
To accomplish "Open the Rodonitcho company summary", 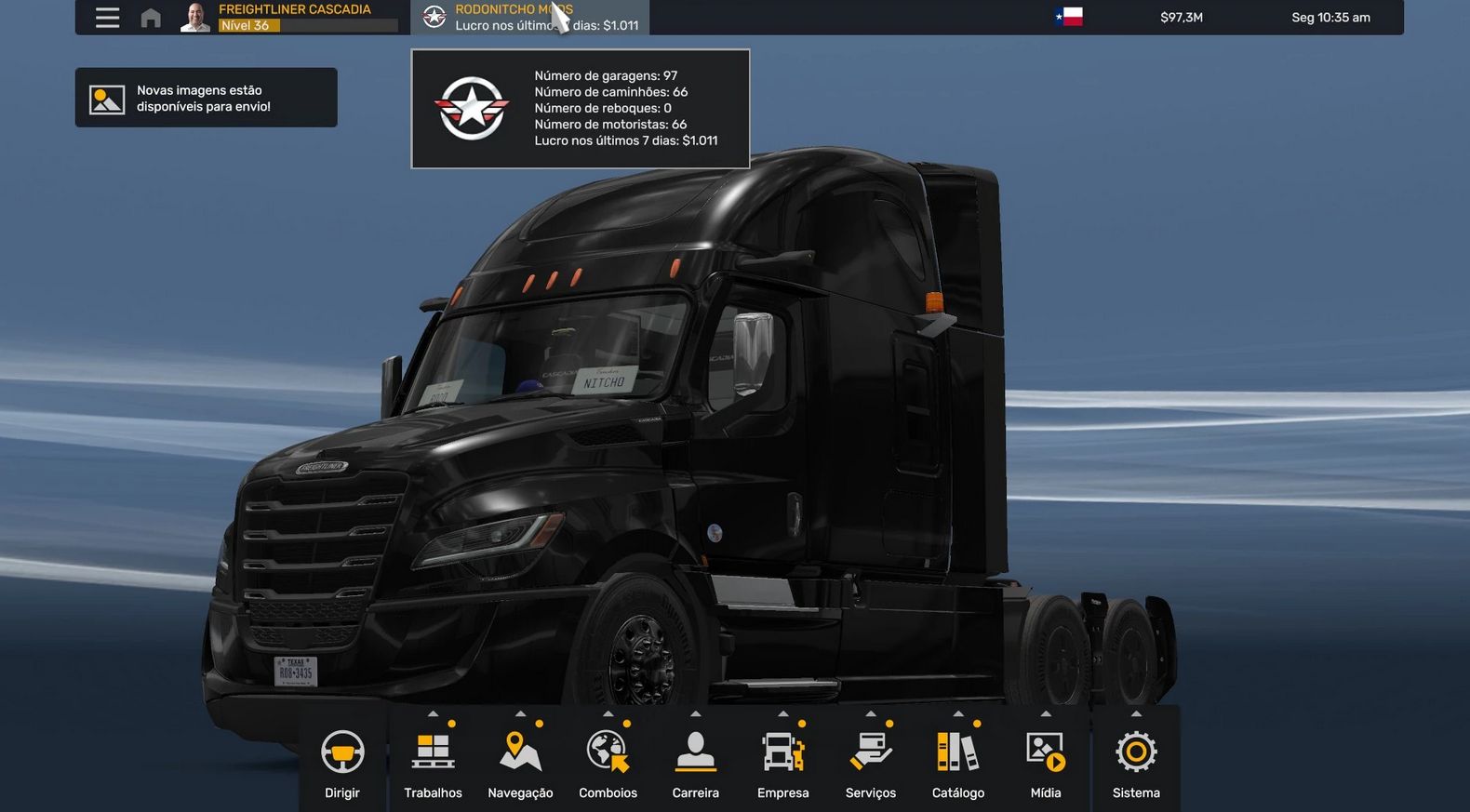I will (x=530, y=18).
